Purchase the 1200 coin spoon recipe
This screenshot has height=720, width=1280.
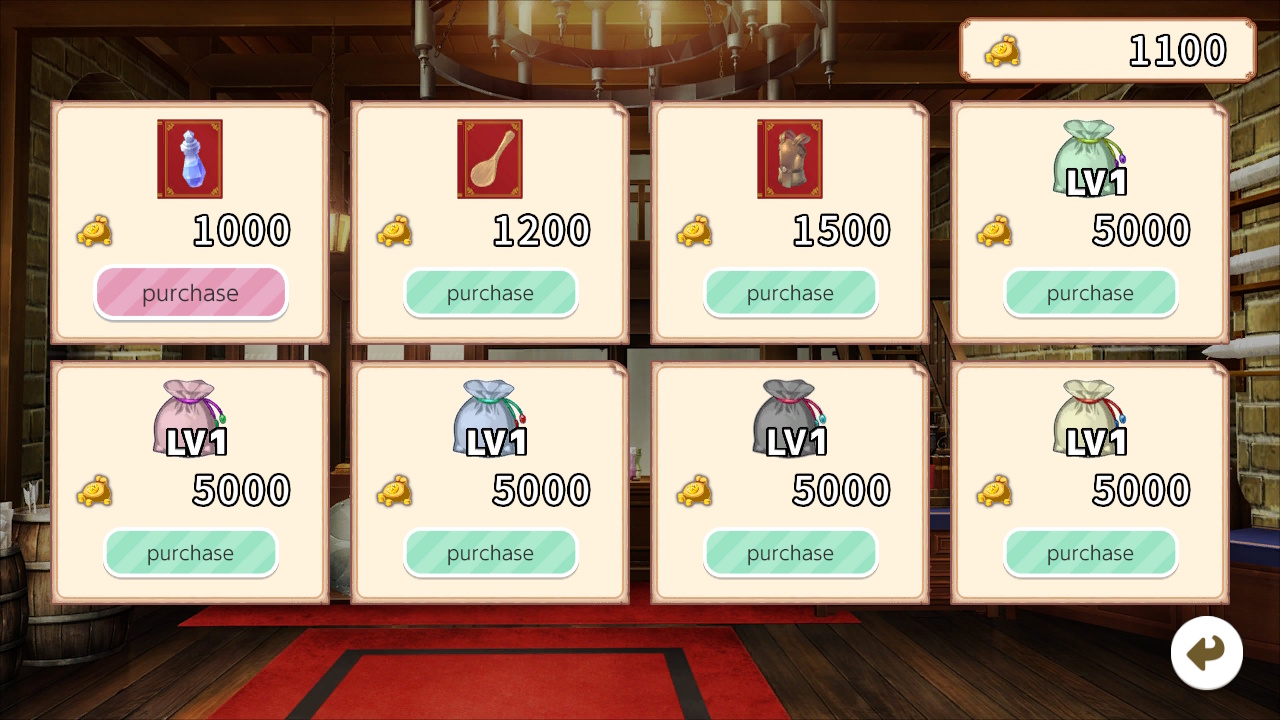(490, 293)
